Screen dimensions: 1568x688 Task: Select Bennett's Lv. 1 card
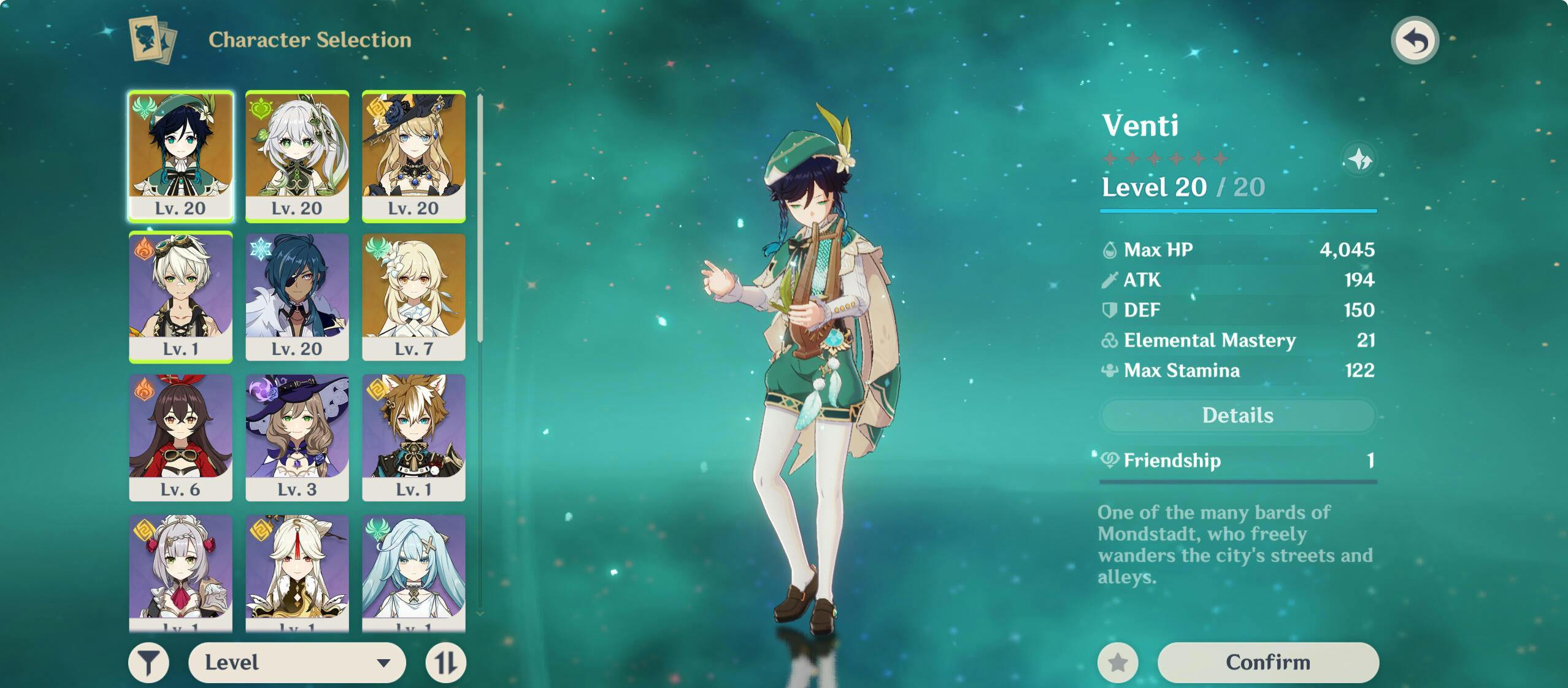click(180, 297)
